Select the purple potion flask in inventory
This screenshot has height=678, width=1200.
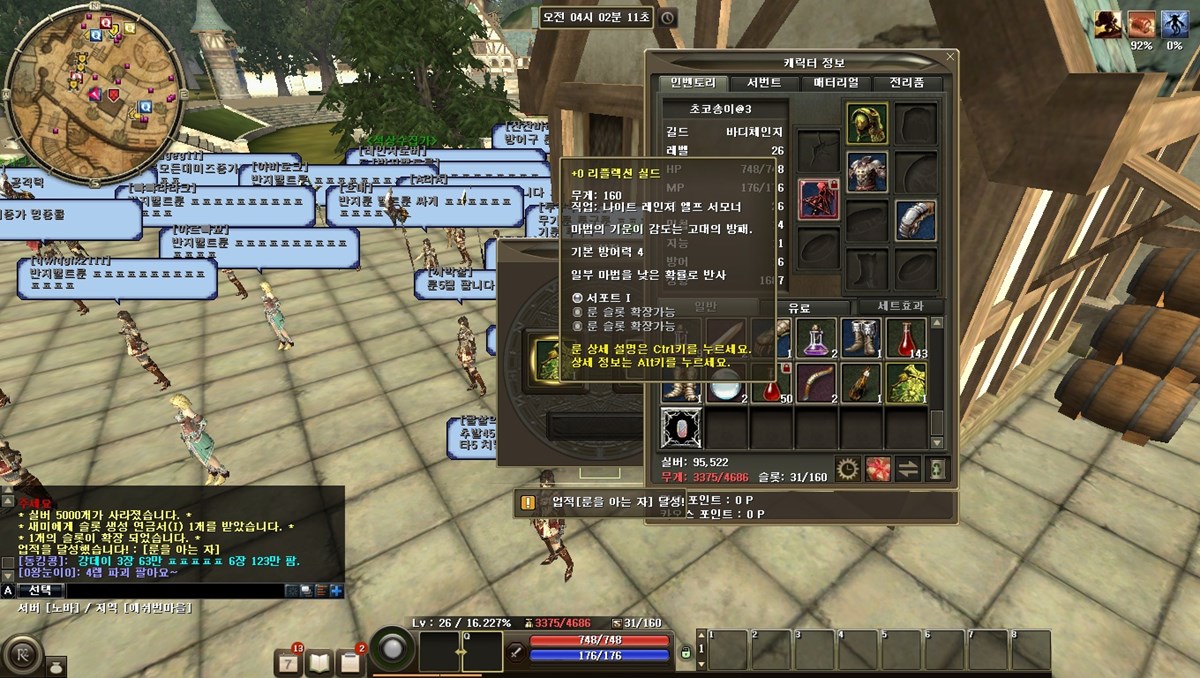pos(817,340)
